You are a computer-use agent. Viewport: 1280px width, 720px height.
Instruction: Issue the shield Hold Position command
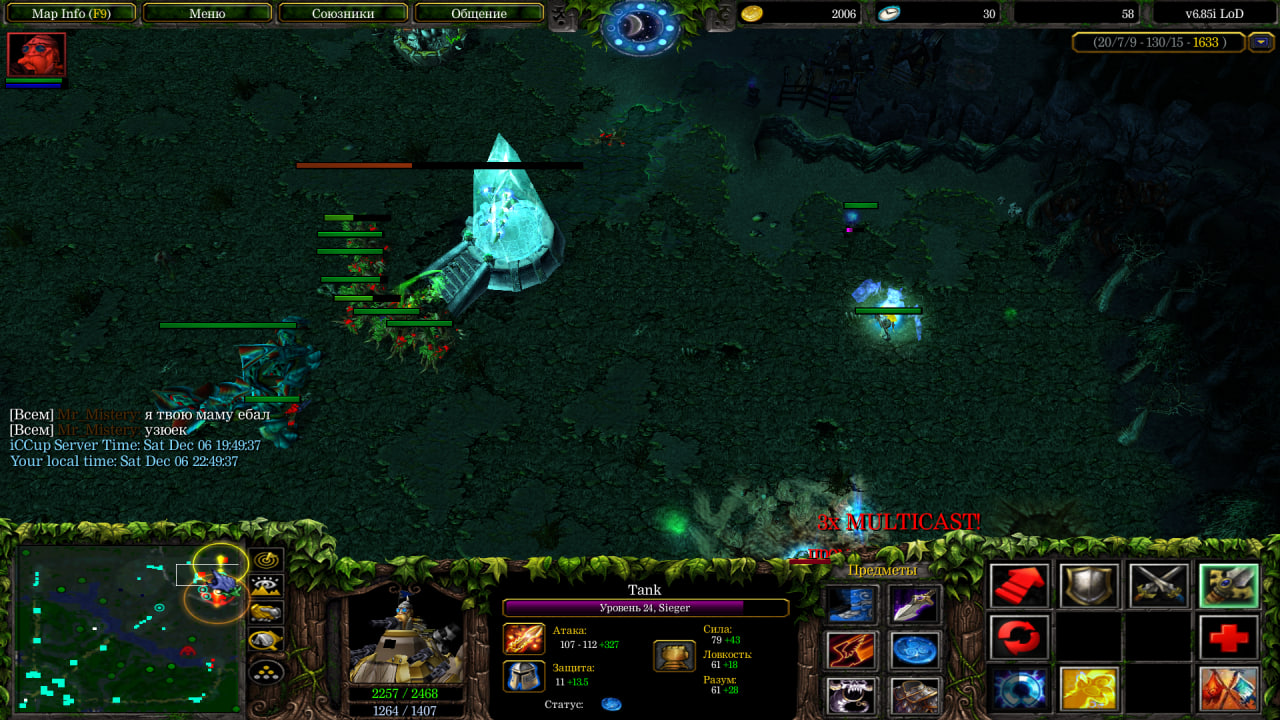point(1089,586)
